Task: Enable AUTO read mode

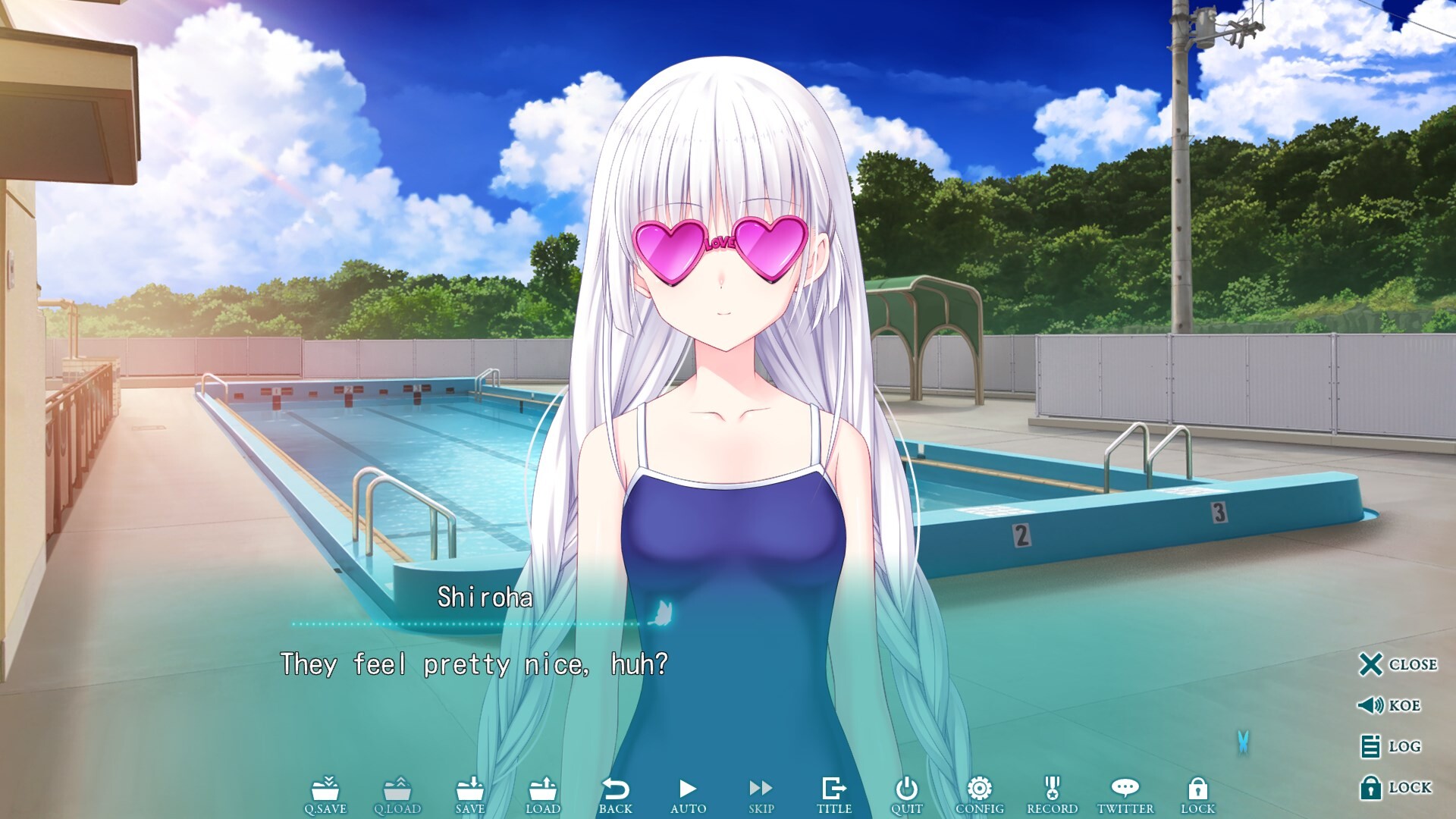Action: (689, 793)
